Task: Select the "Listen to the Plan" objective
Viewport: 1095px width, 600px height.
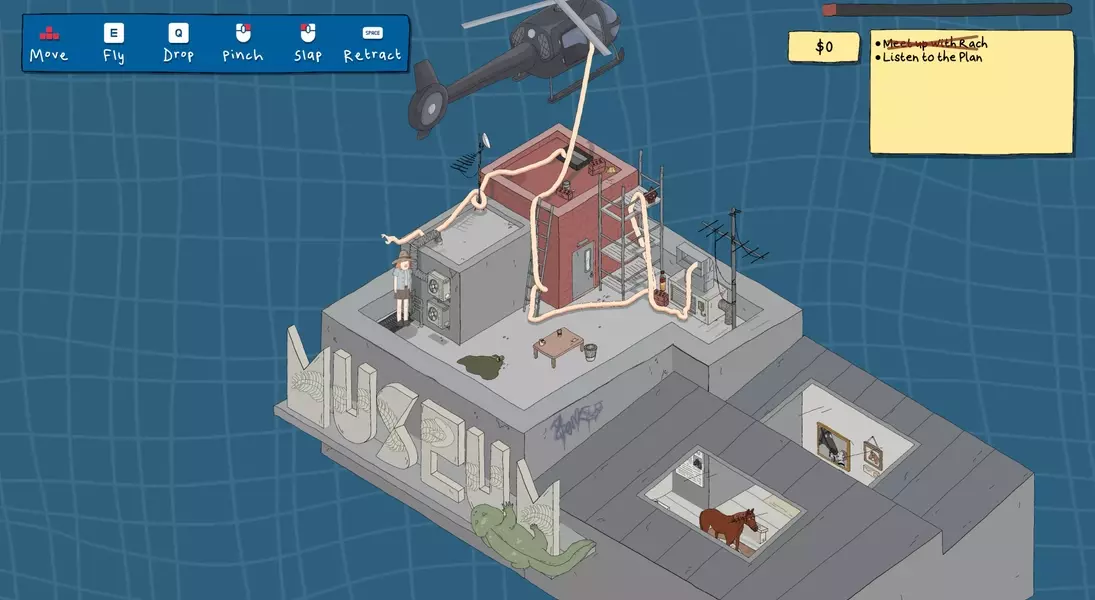Action: click(932, 58)
